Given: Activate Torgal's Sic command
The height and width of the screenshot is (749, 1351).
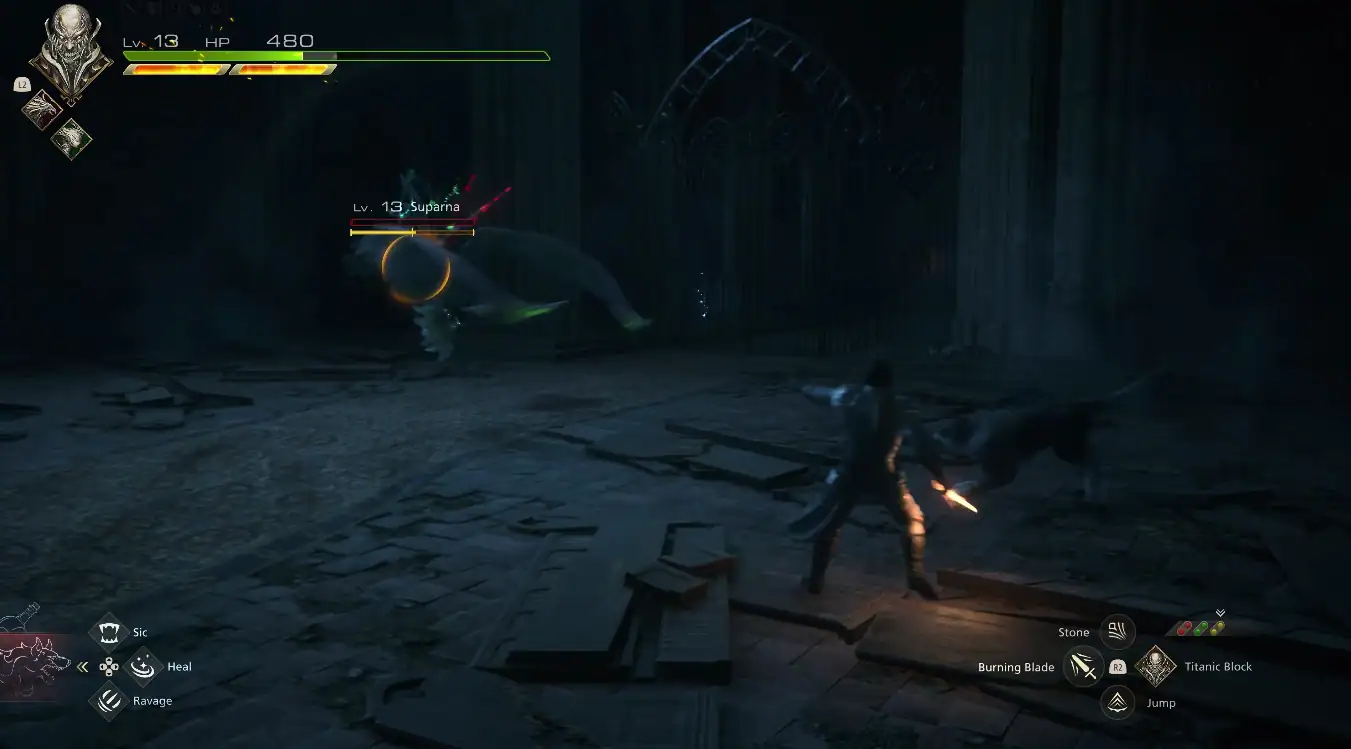Looking at the screenshot, I should click(x=108, y=632).
